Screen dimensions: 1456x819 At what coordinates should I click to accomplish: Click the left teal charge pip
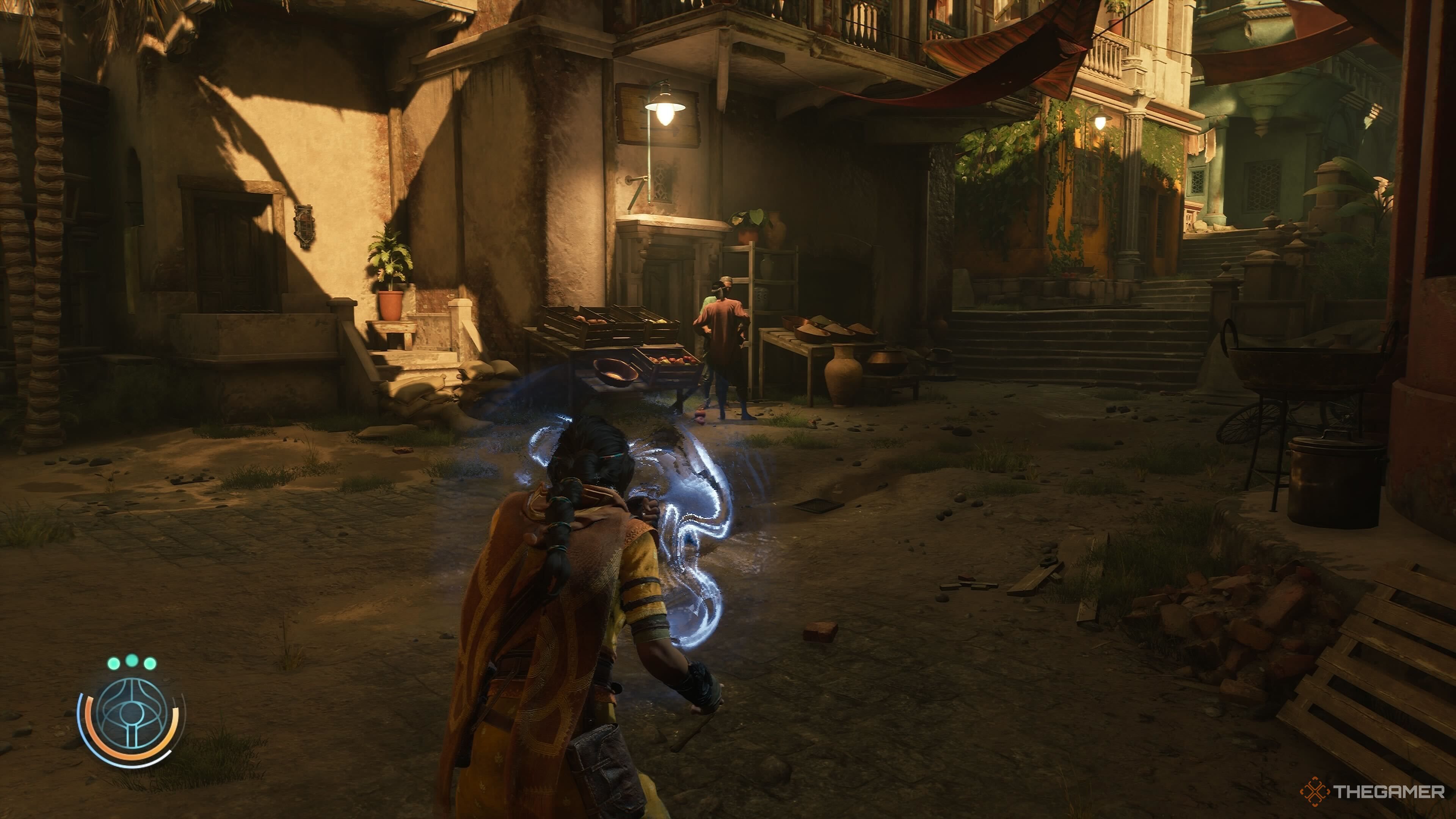tap(114, 663)
